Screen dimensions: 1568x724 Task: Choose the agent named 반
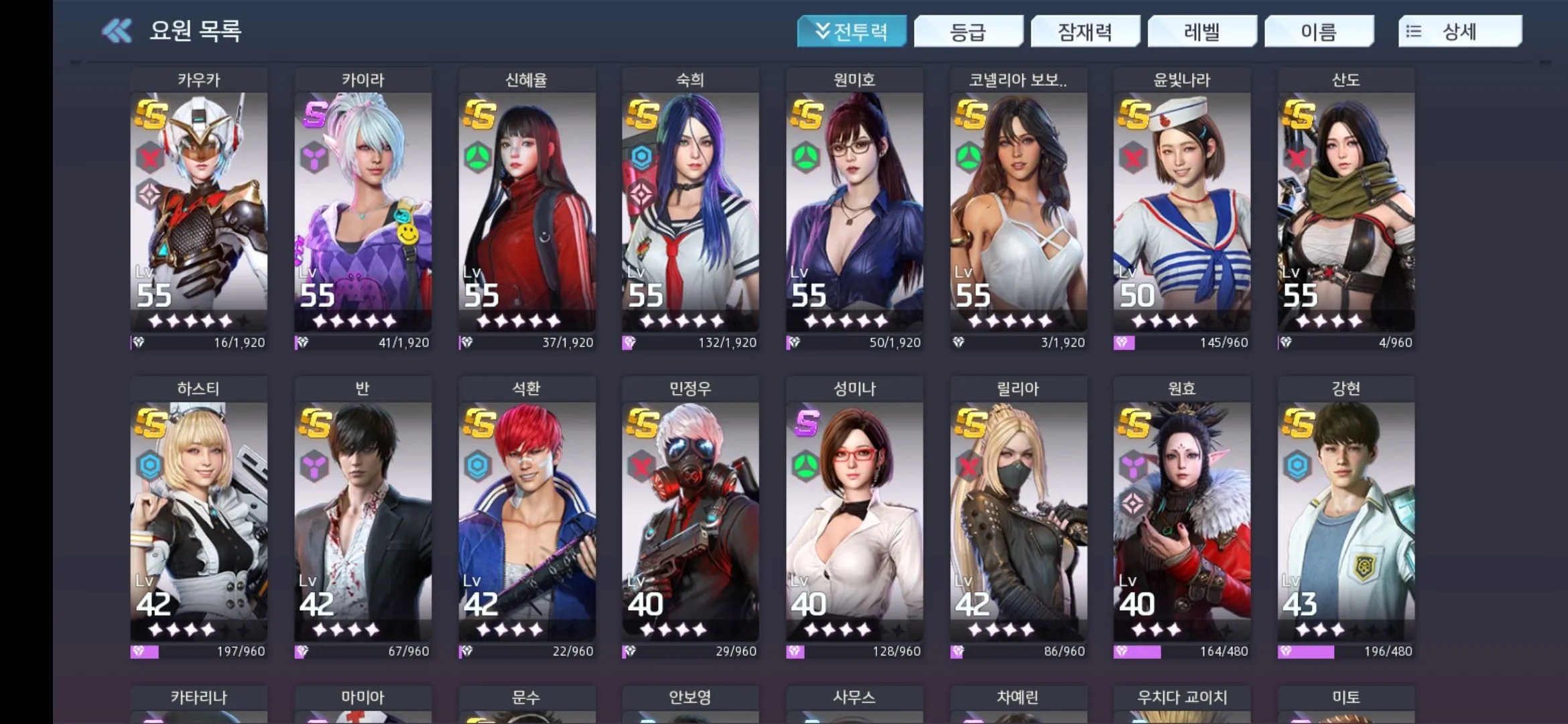click(x=363, y=516)
